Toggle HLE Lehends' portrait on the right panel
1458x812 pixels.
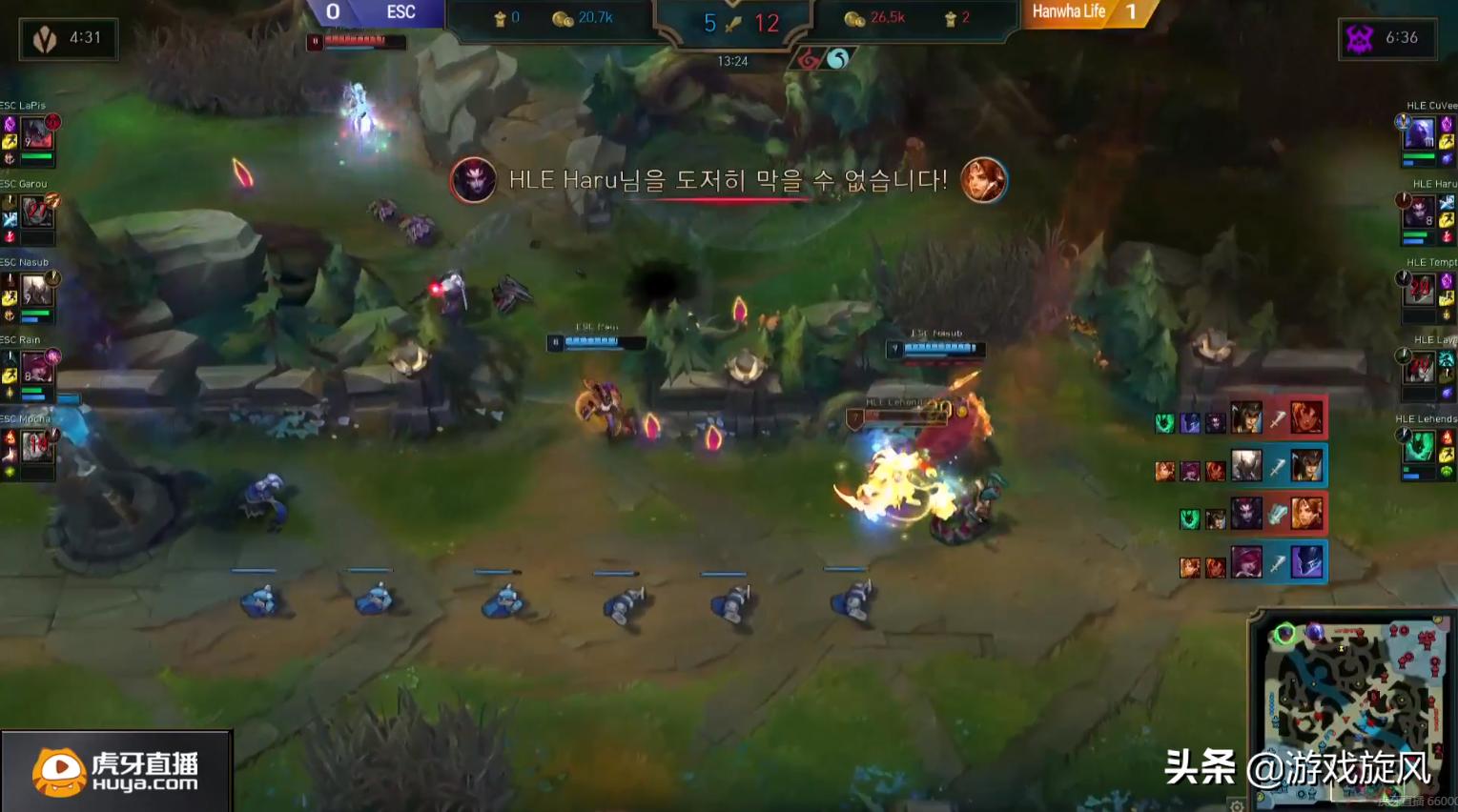click(1420, 445)
